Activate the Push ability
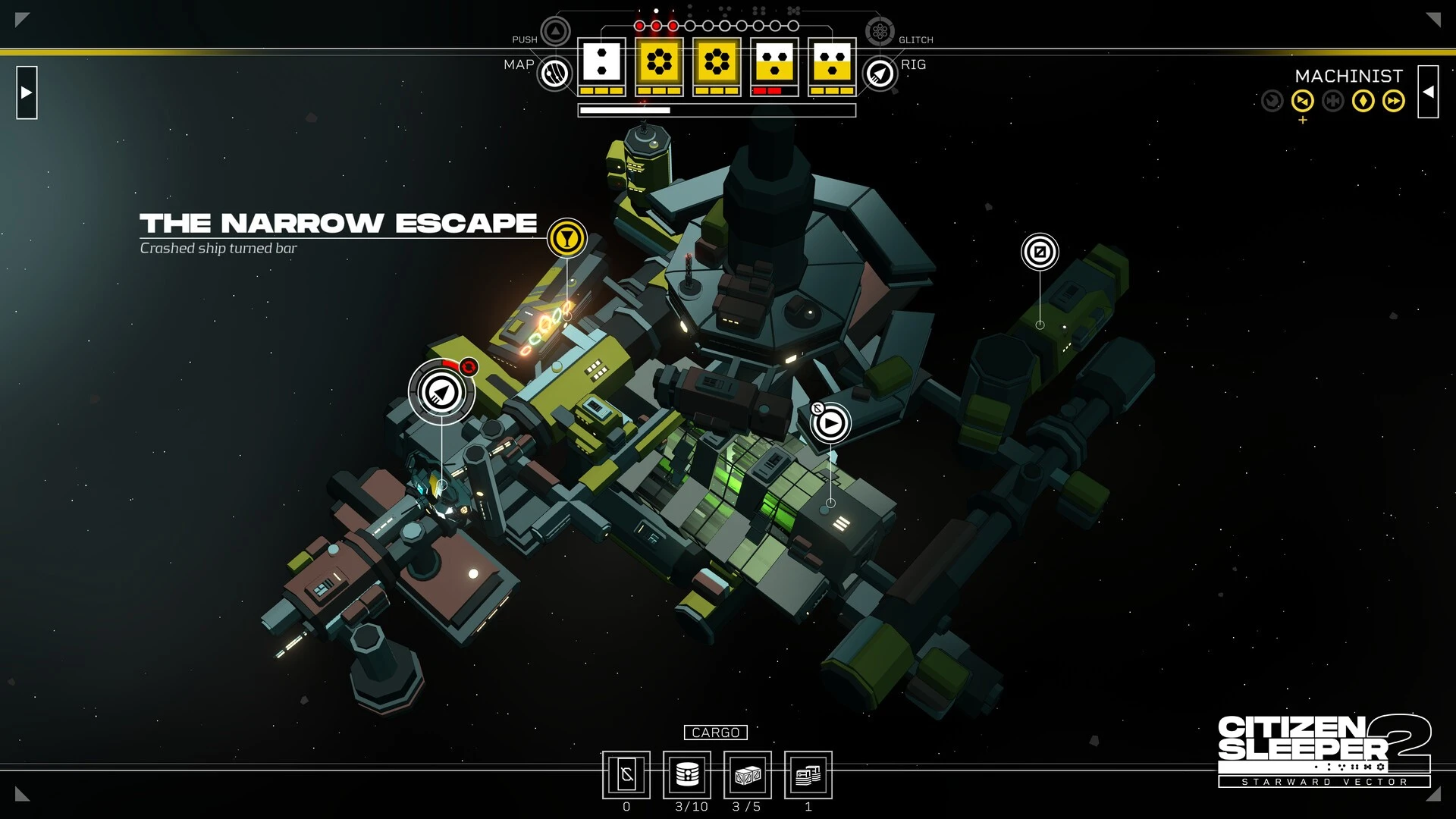This screenshot has height=819, width=1456. (555, 32)
